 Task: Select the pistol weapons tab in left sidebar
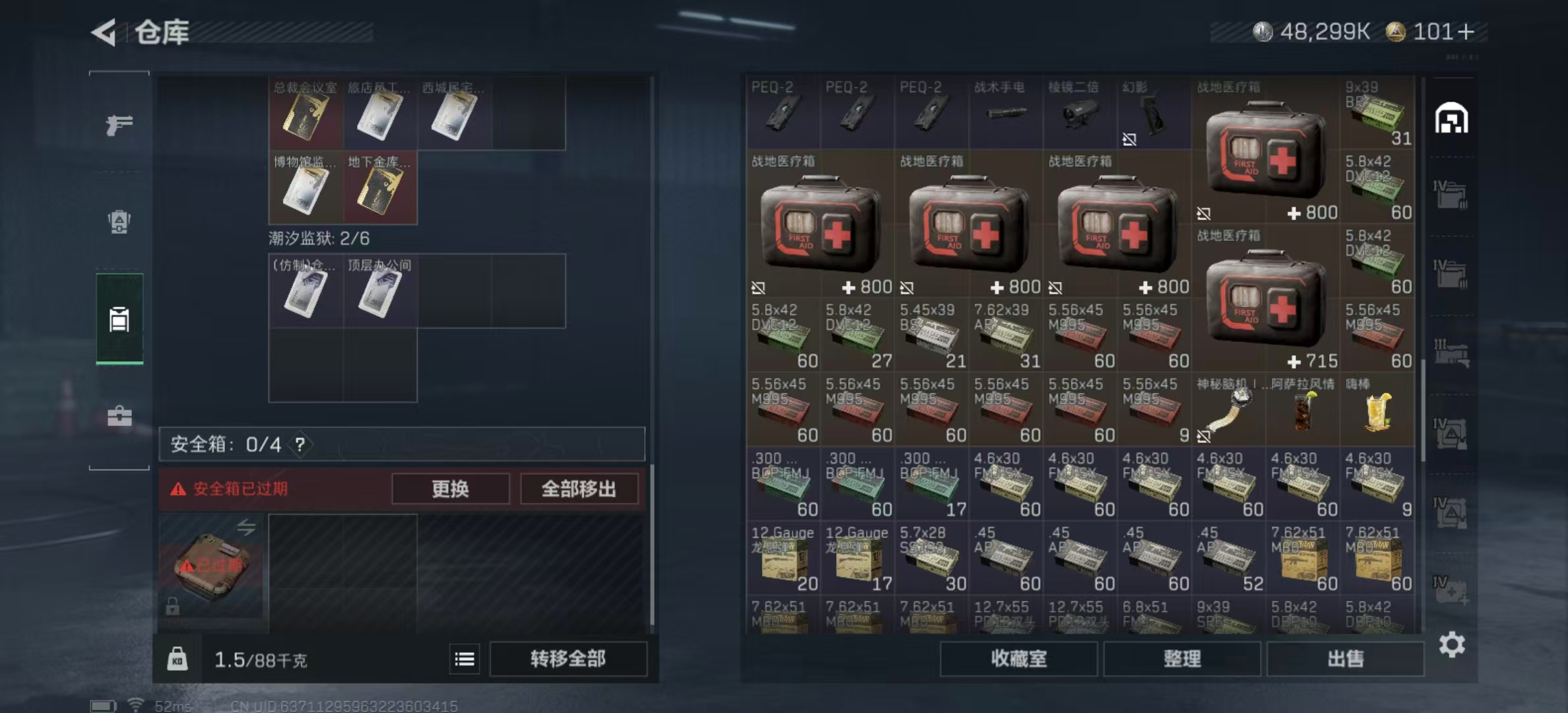pyautogui.click(x=119, y=124)
